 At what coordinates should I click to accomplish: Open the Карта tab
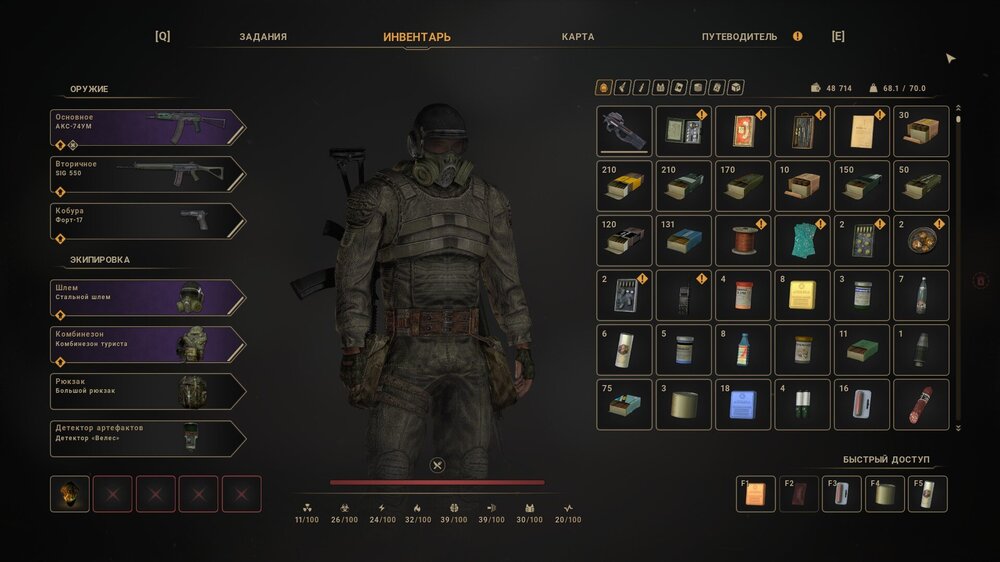(x=578, y=37)
